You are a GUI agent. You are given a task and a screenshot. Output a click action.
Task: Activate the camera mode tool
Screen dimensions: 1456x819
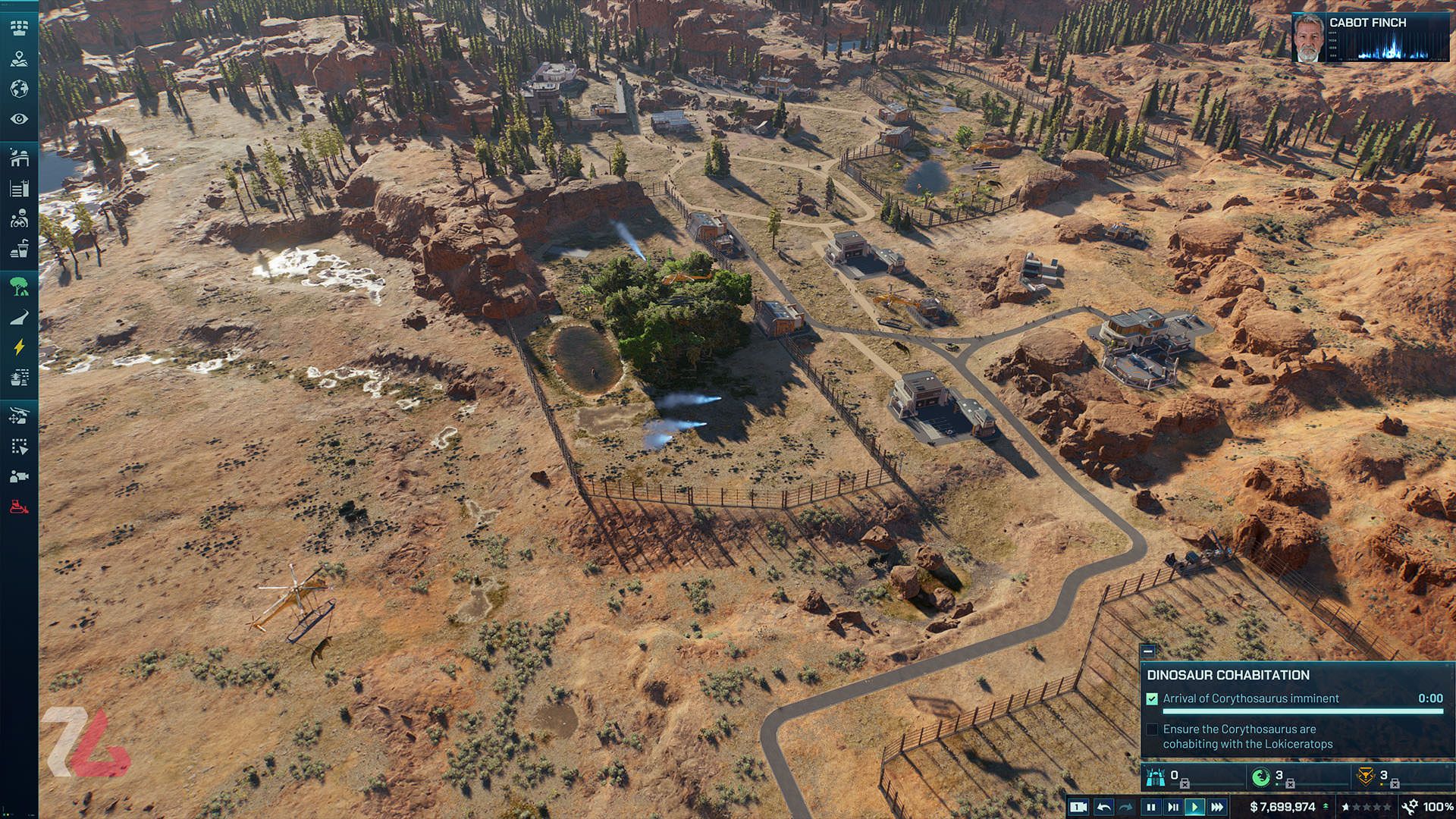[x=19, y=476]
